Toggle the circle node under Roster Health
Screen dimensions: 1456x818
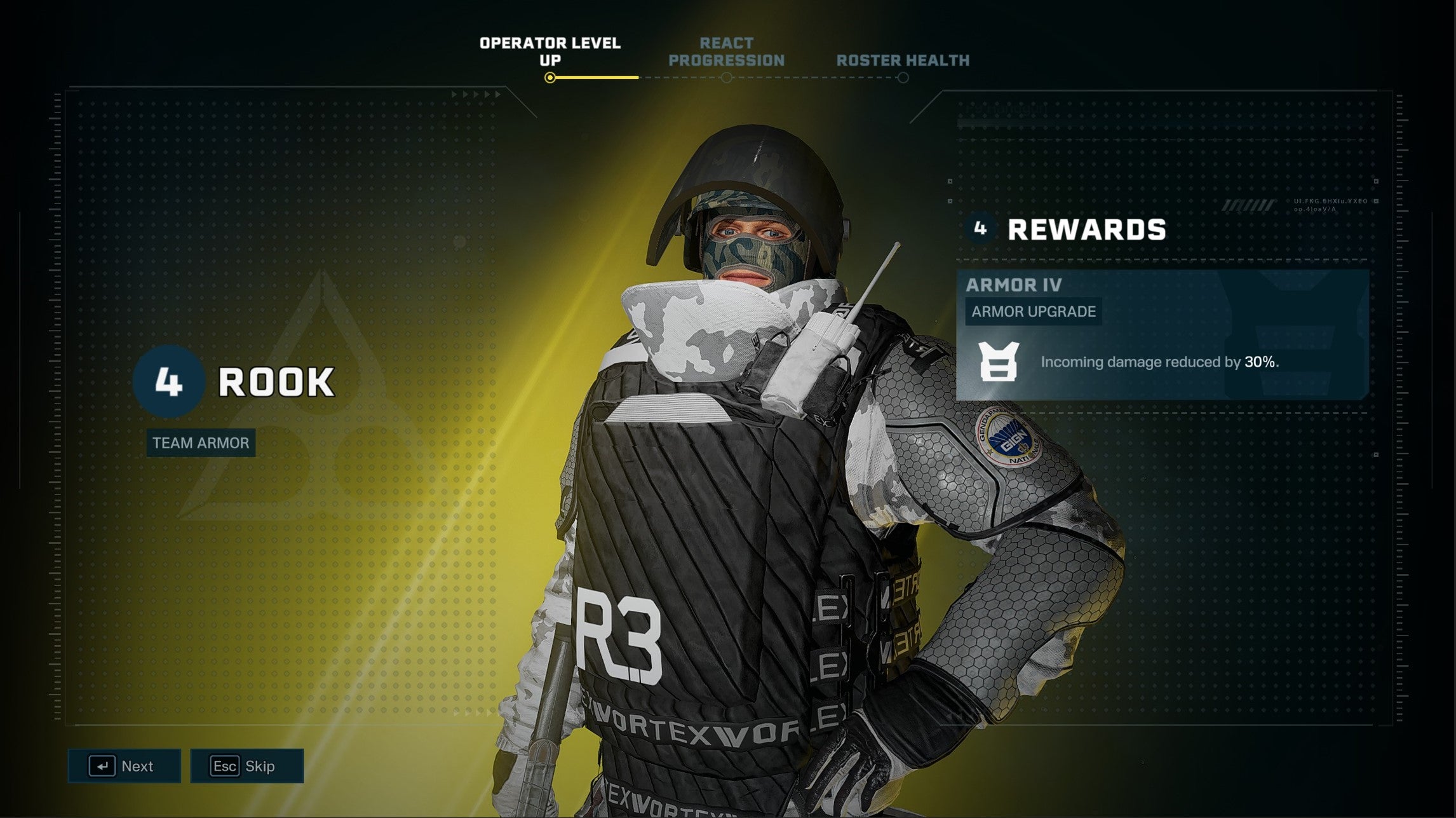point(903,76)
